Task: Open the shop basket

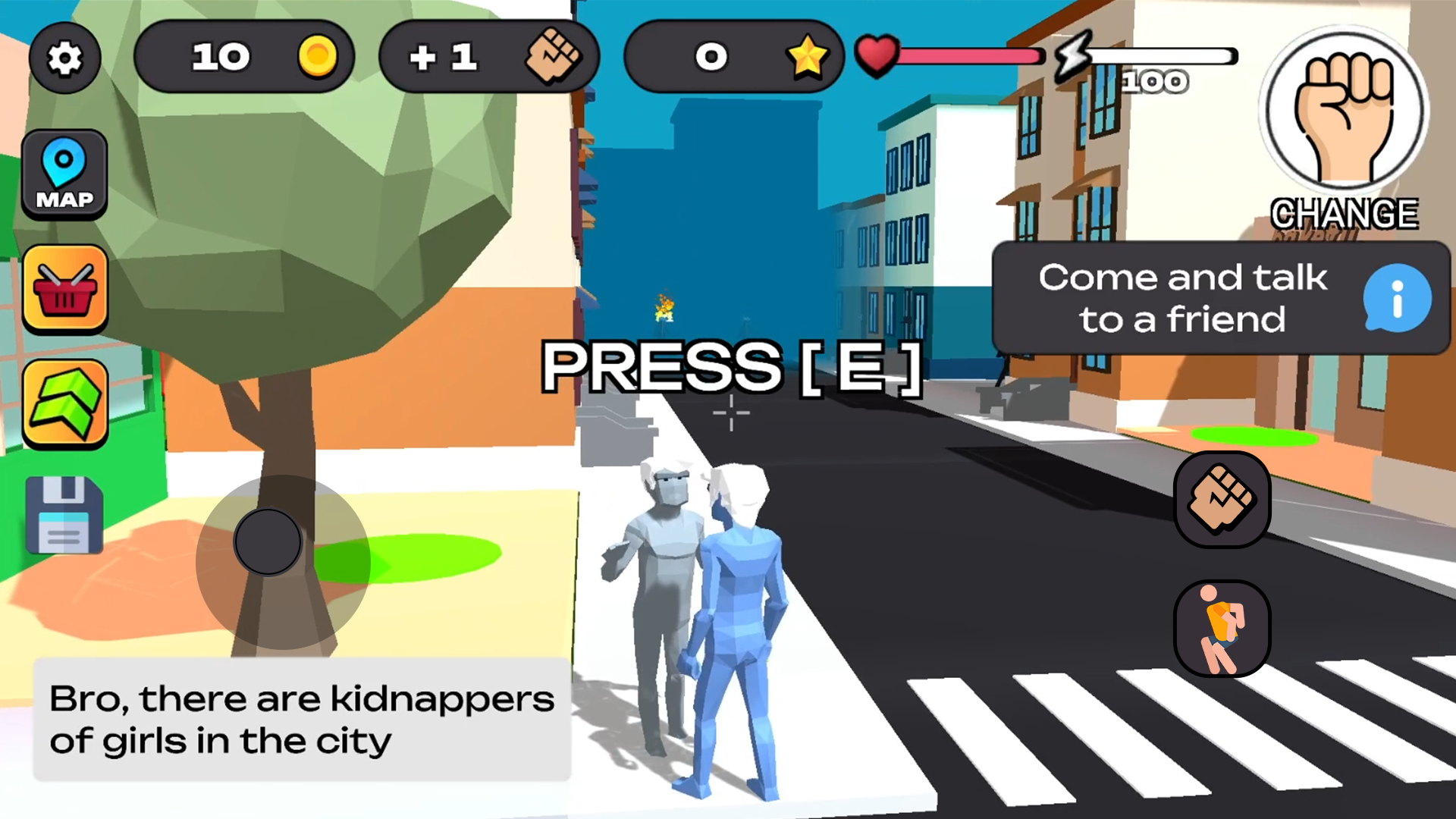Action: point(65,289)
